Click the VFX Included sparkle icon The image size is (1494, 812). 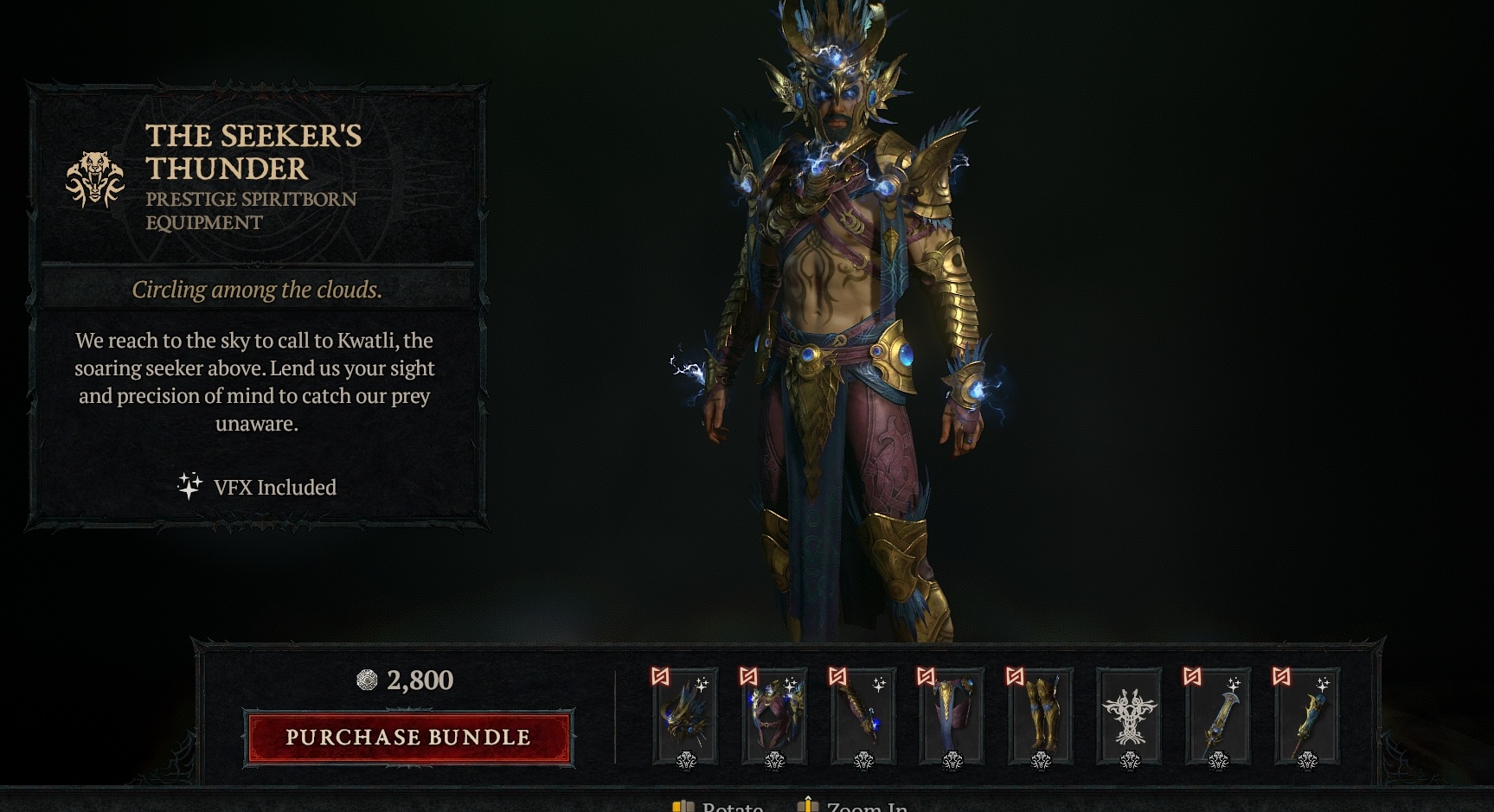(189, 484)
